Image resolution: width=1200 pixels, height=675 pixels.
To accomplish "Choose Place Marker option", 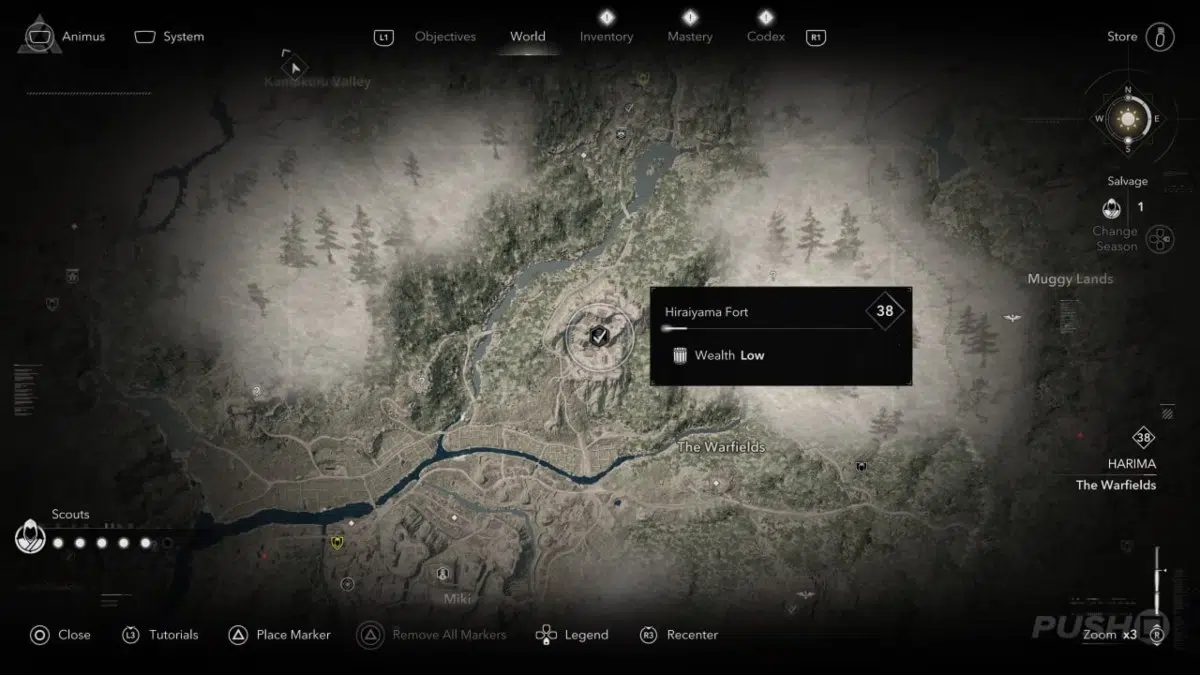I will click(293, 635).
